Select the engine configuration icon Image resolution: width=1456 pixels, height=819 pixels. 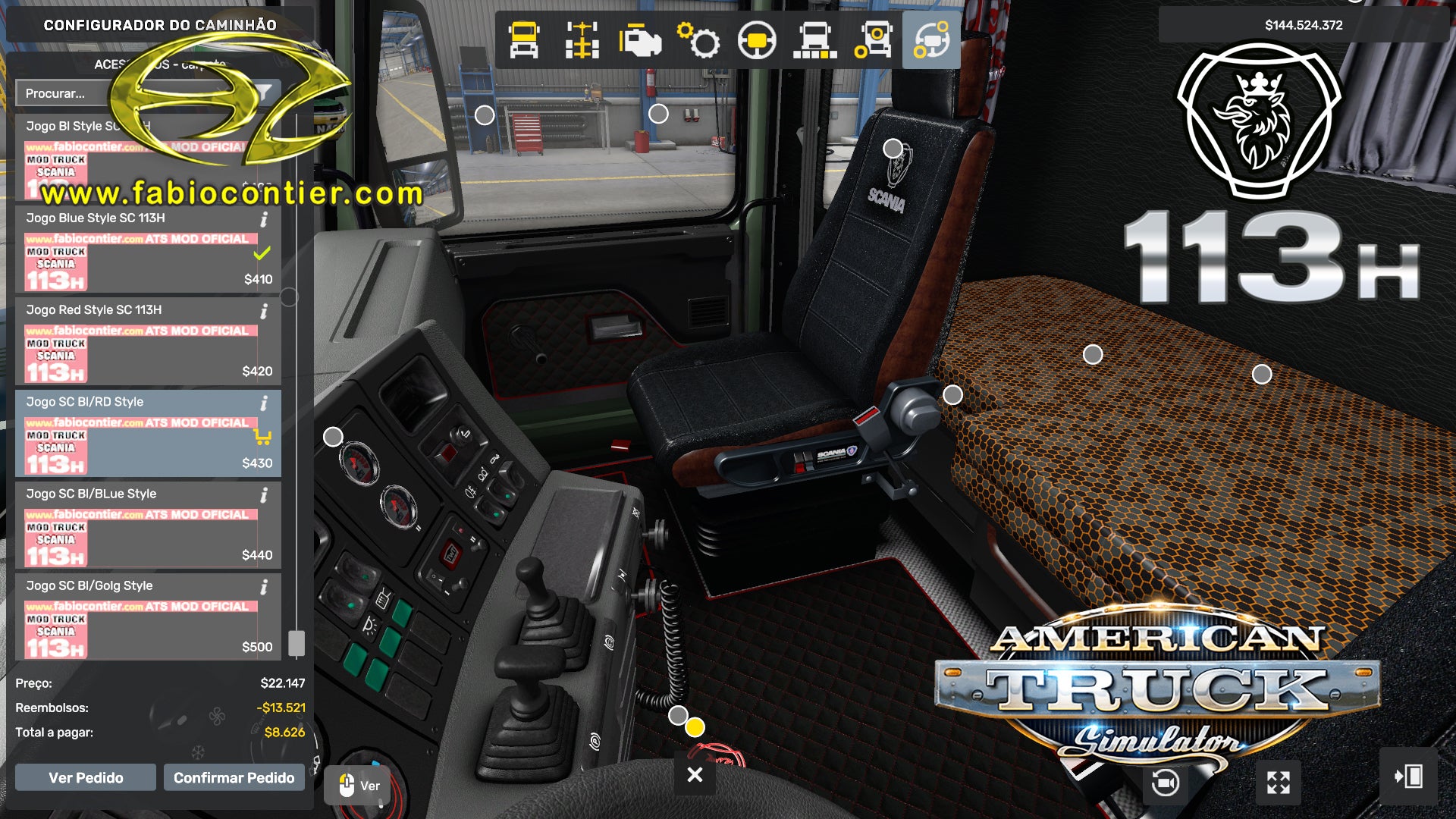pos(641,42)
